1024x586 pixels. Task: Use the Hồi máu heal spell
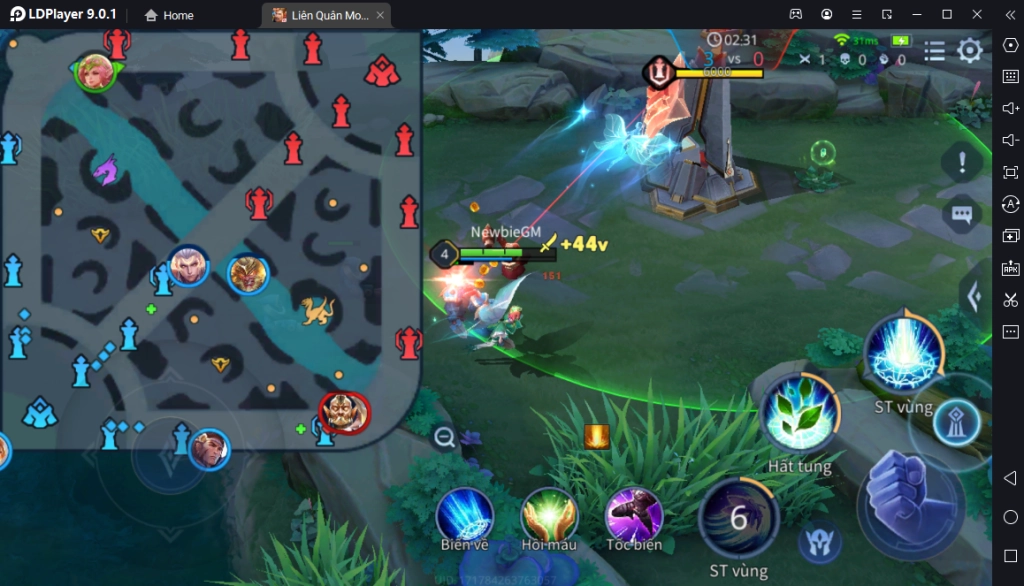coord(549,515)
